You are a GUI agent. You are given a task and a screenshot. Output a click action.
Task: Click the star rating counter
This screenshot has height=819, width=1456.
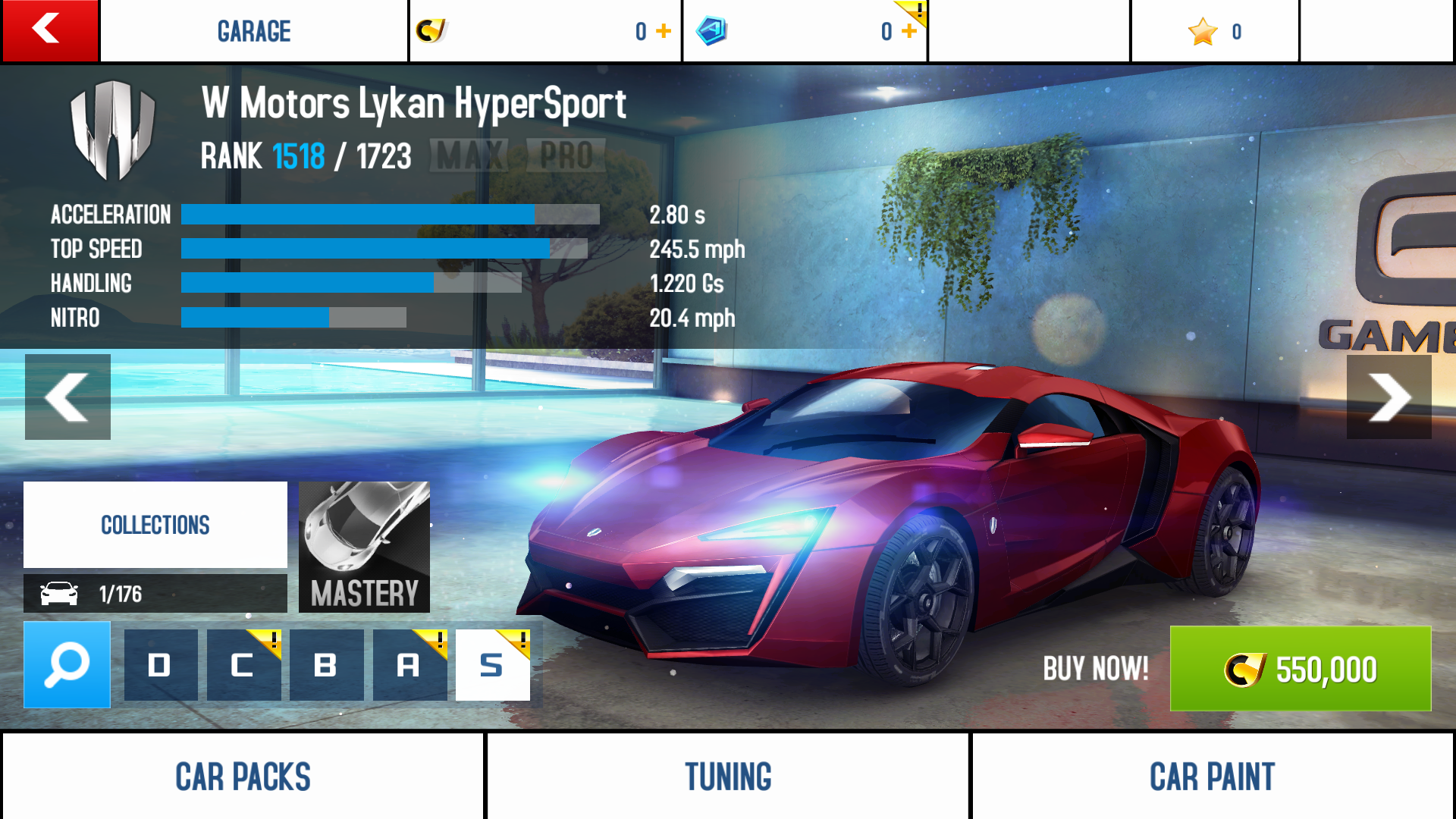point(1214,31)
